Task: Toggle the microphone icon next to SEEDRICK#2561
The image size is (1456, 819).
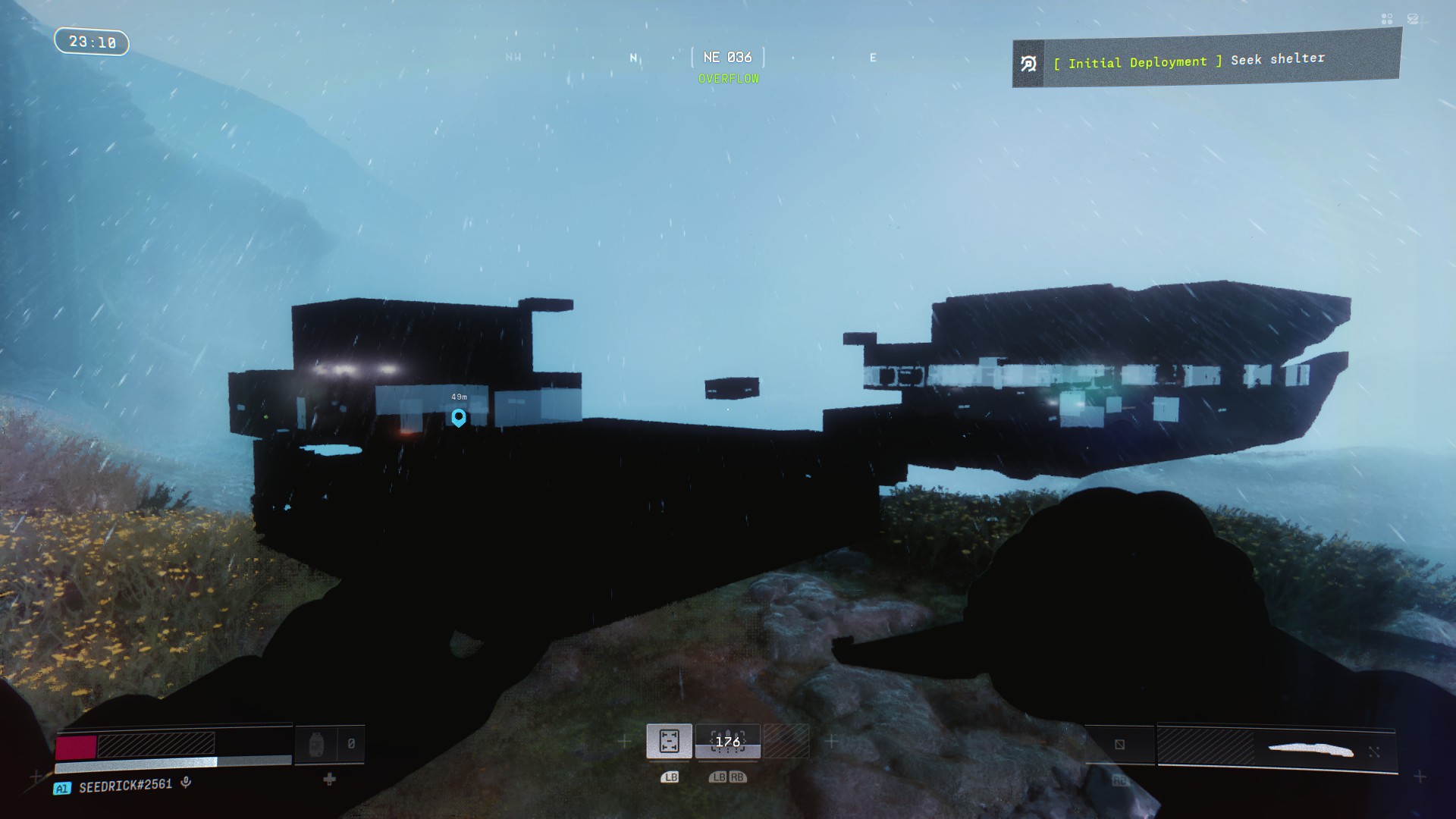Action: 186,783
